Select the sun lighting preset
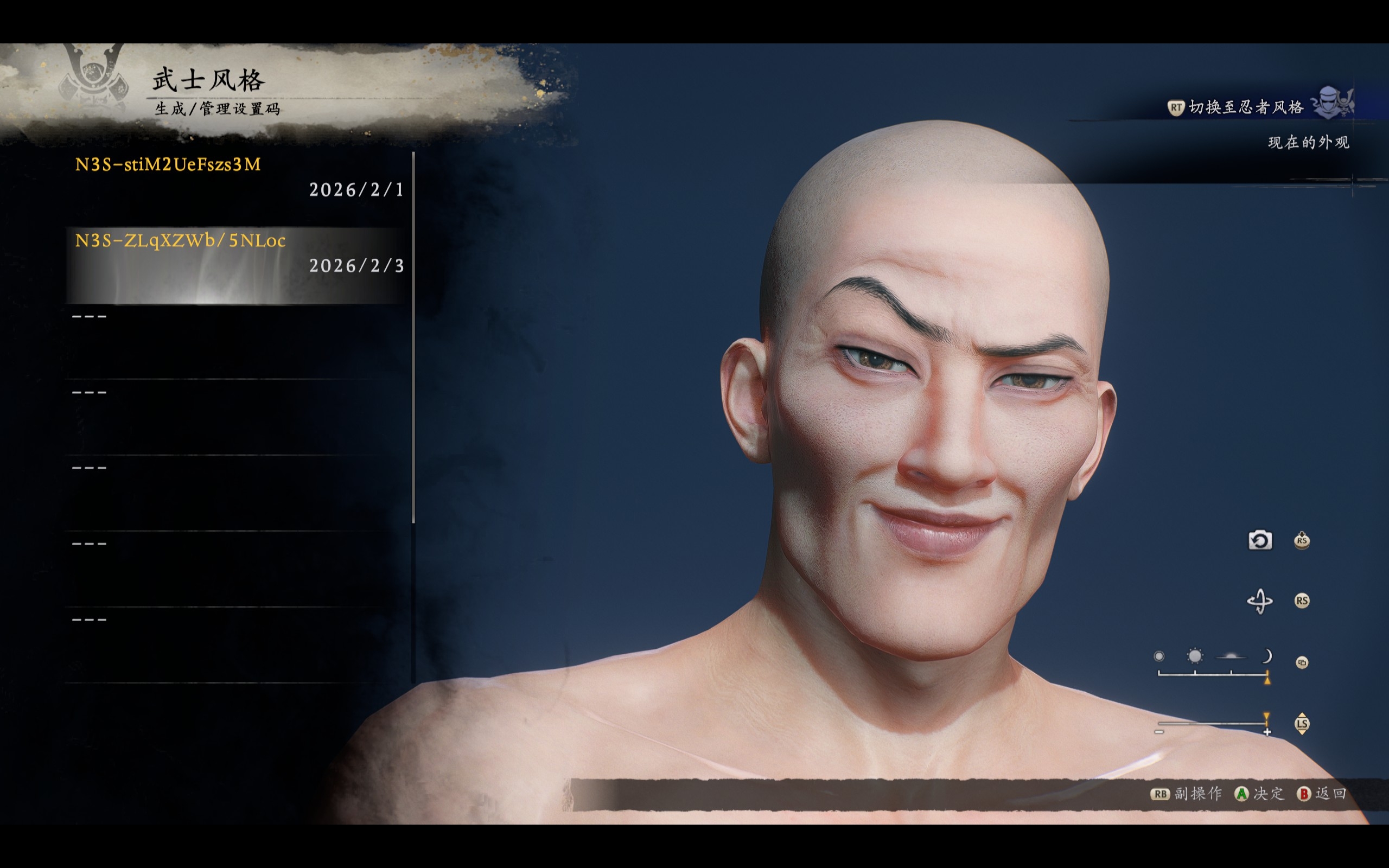This screenshot has height=868, width=1389. click(x=1194, y=656)
